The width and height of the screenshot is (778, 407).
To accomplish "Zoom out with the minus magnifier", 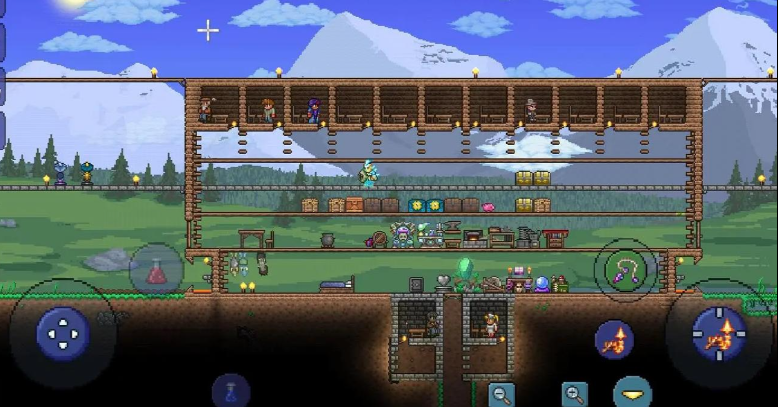I will (502, 393).
